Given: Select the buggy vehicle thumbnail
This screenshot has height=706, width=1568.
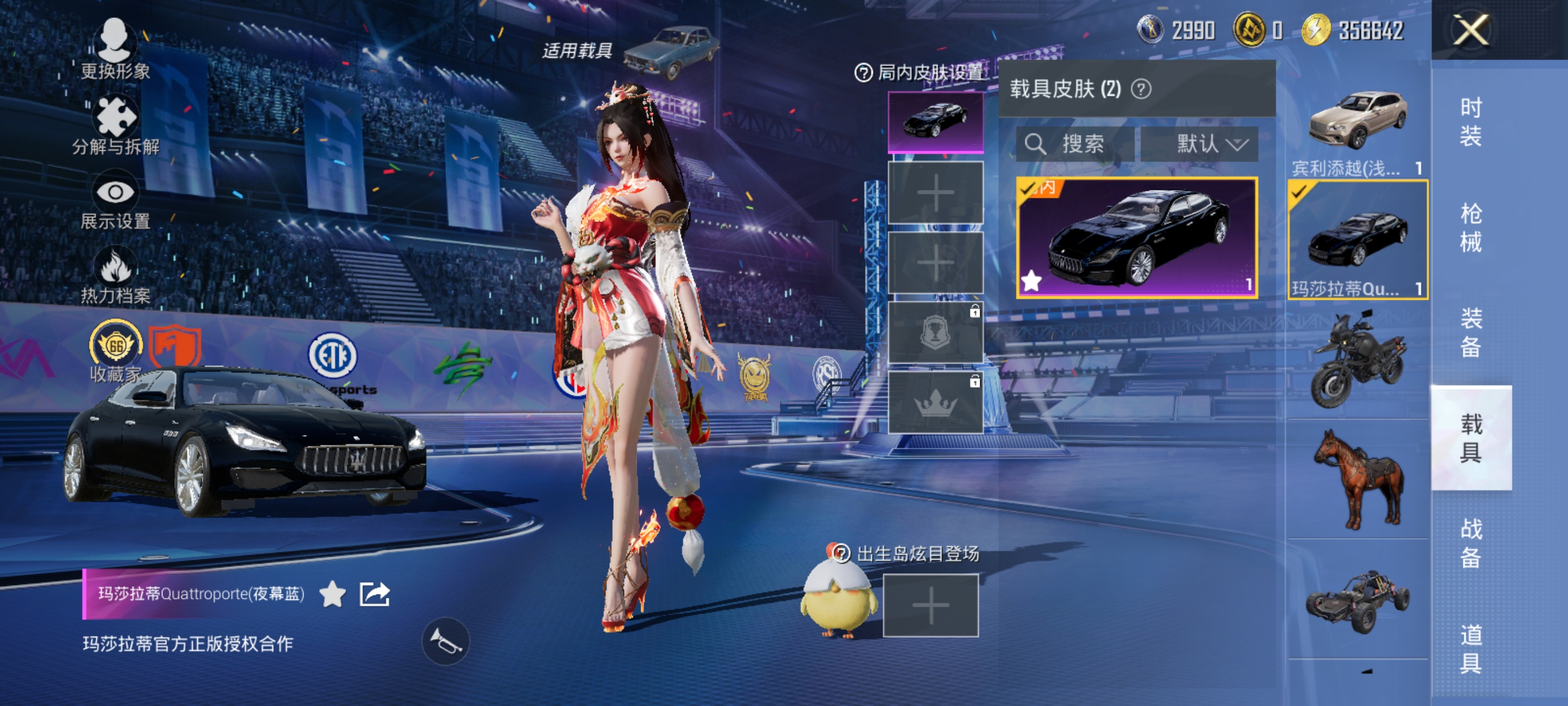Looking at the screenshot, I should tap(1357, 600).
